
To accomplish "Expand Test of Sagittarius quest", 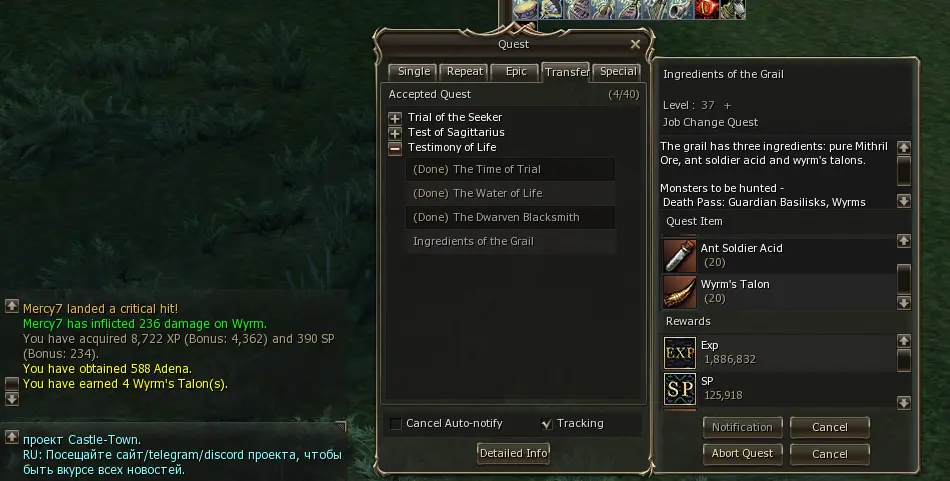I will click(395, 133).
